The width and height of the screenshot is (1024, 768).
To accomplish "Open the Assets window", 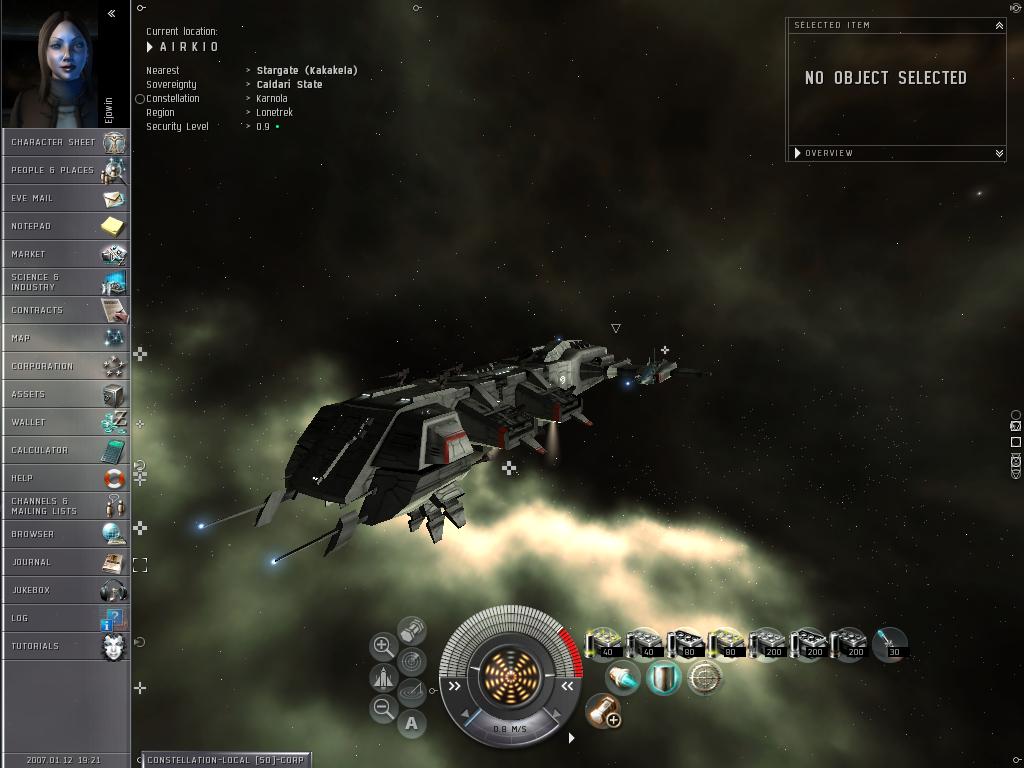I will [x=65, y=394].
